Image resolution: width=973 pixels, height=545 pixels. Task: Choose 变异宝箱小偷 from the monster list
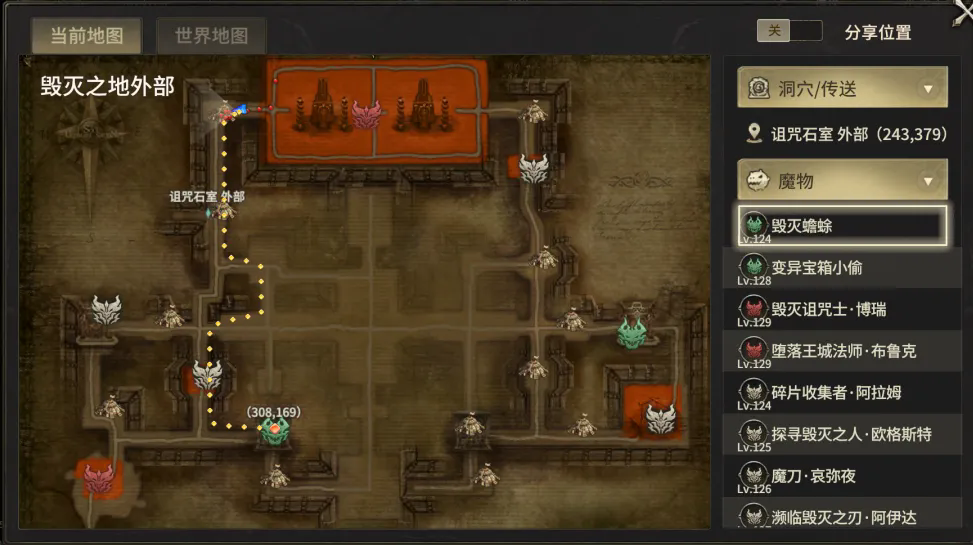pos(841,268)
